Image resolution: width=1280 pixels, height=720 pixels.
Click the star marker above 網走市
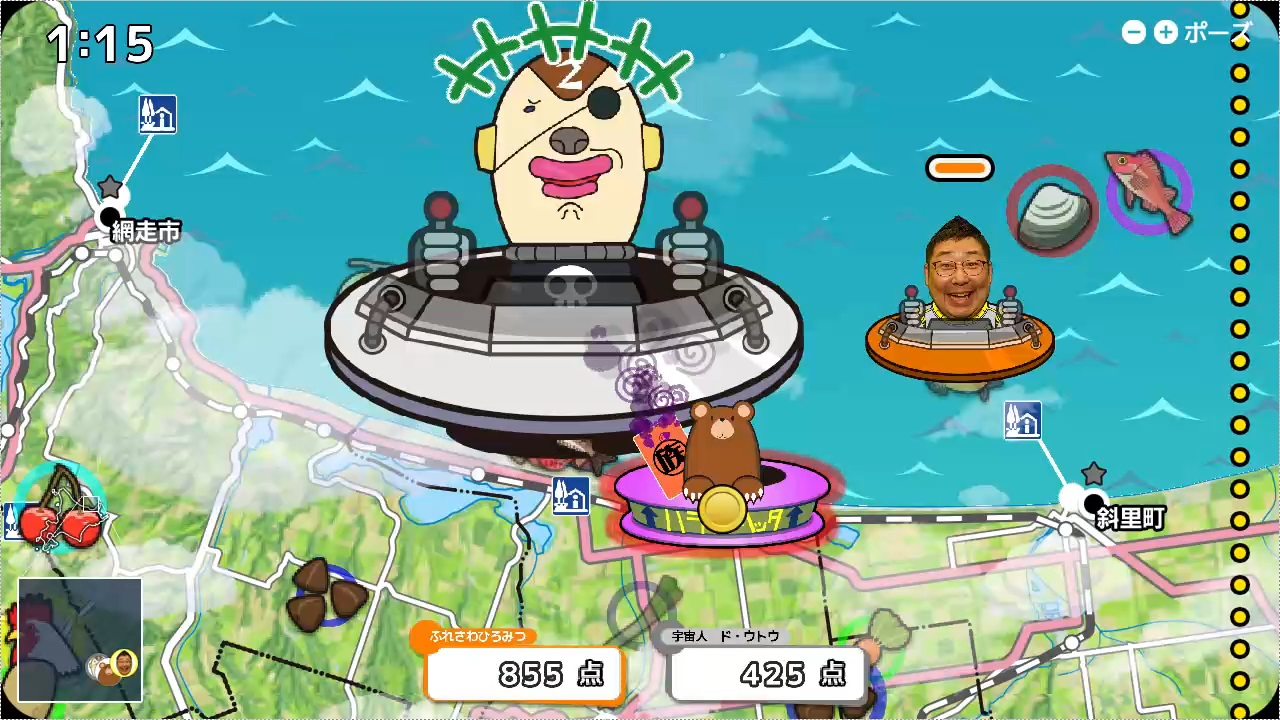[x=110, y=185]
